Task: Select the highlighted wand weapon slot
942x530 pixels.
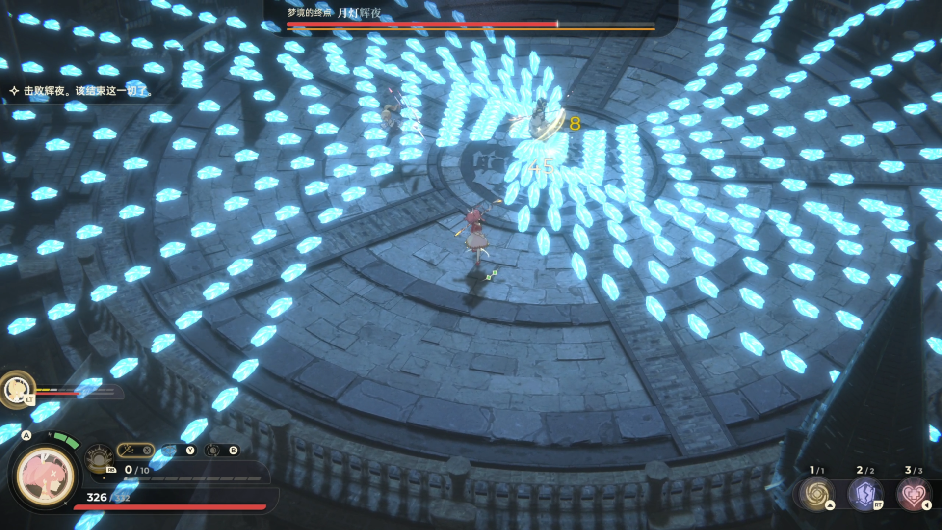Action: click(x=134, y=450)
